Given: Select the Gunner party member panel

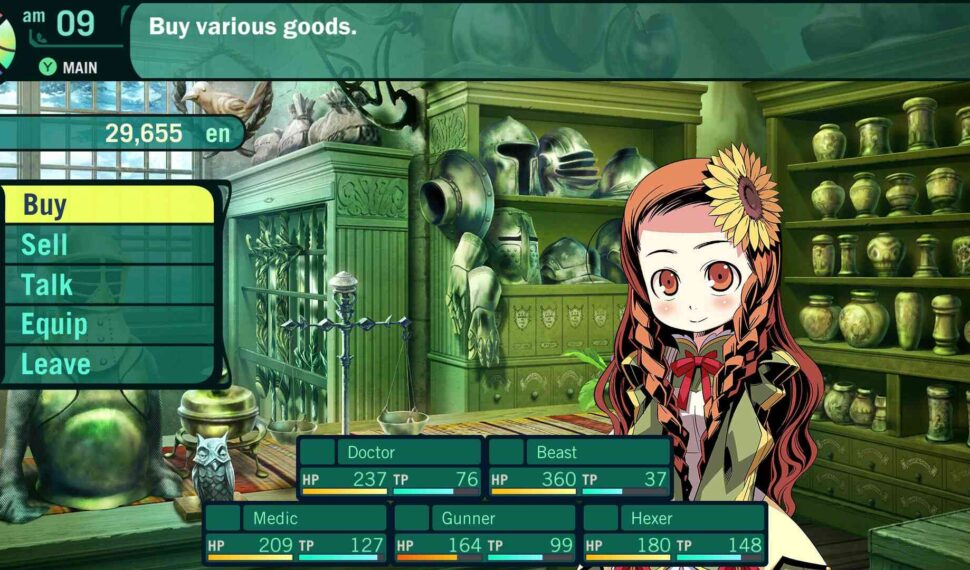Looking at the screenshot, I should point(485,533).
